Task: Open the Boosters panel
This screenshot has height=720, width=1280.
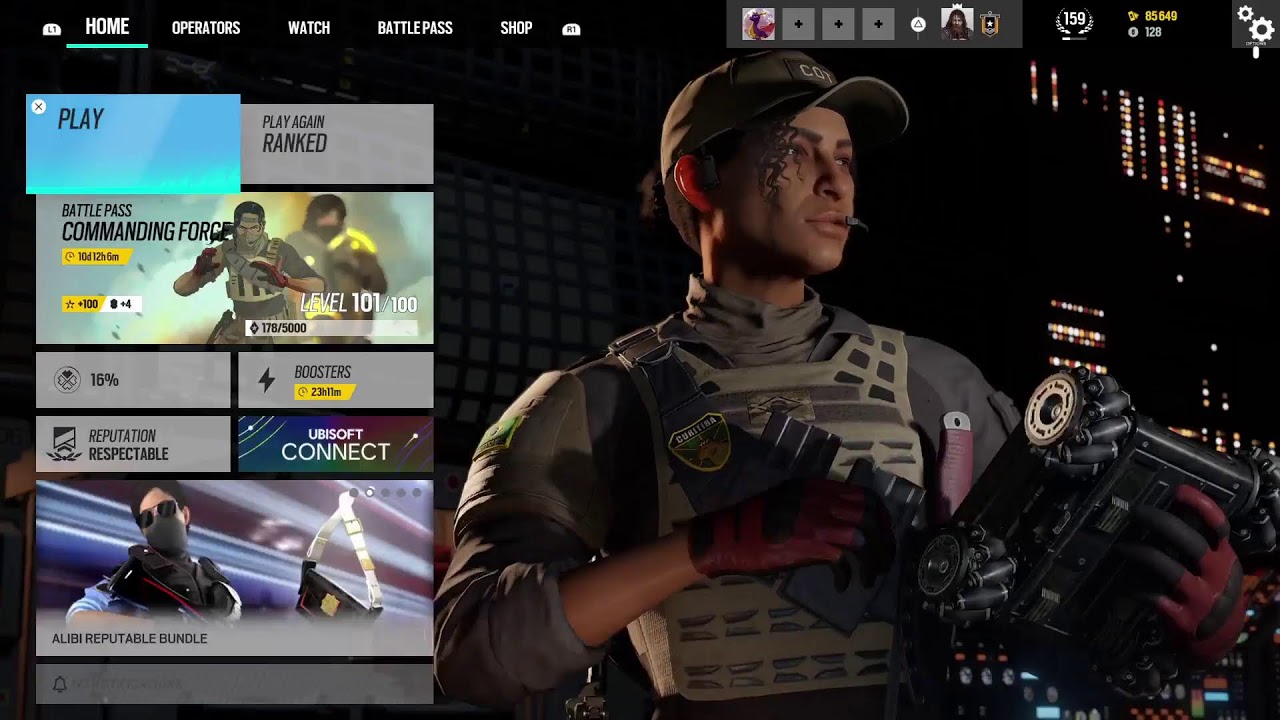Action: [336, 381]
